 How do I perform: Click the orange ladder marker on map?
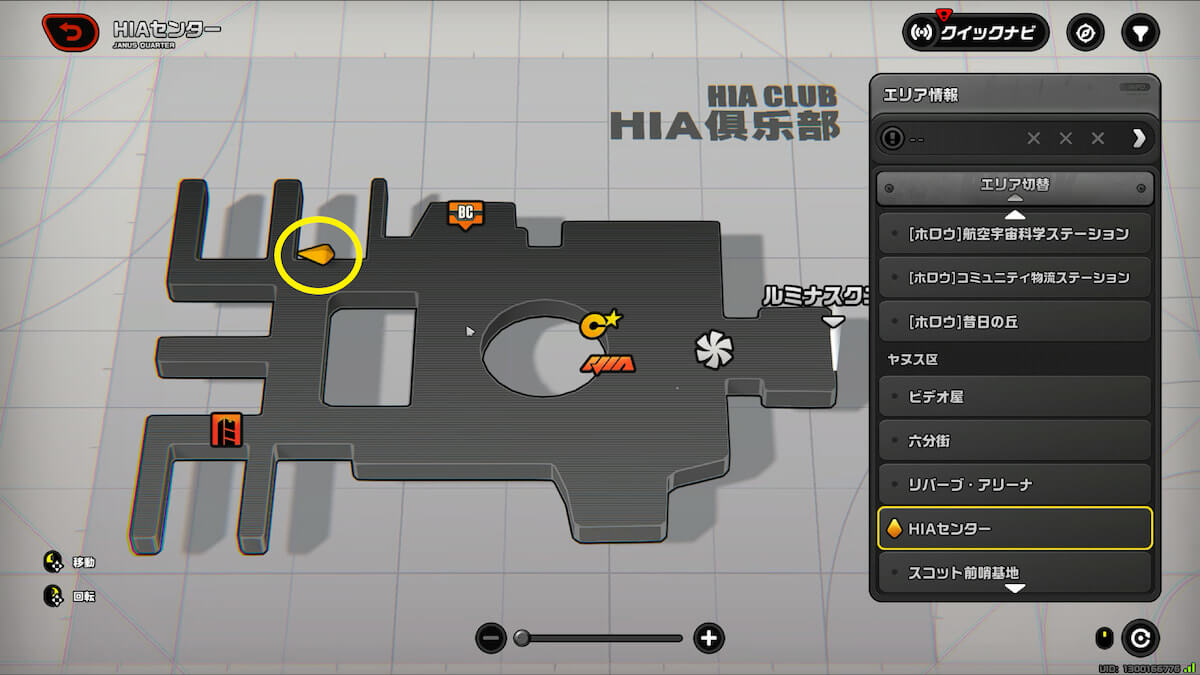tap(226, 430)
